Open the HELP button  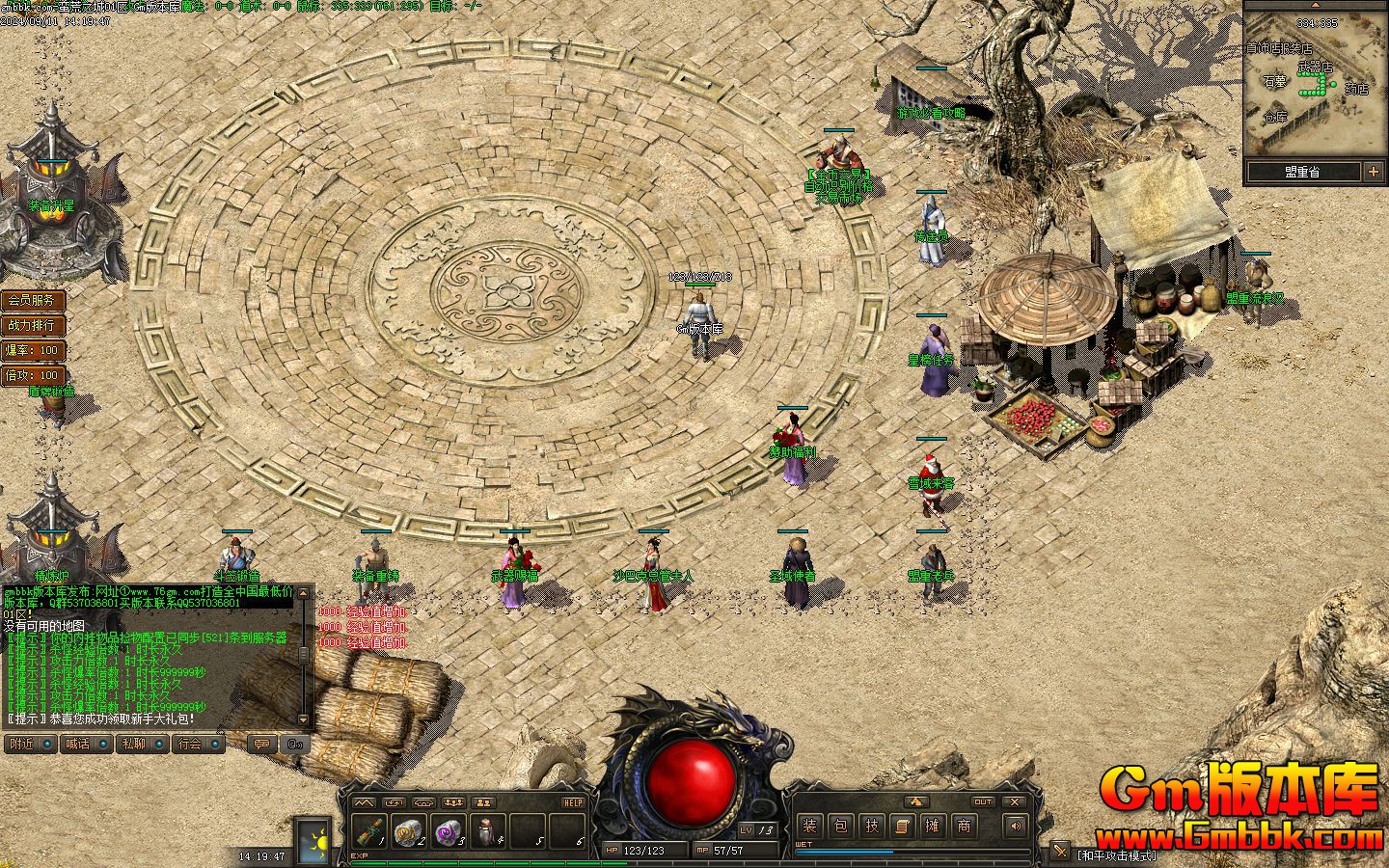[573, 802]
